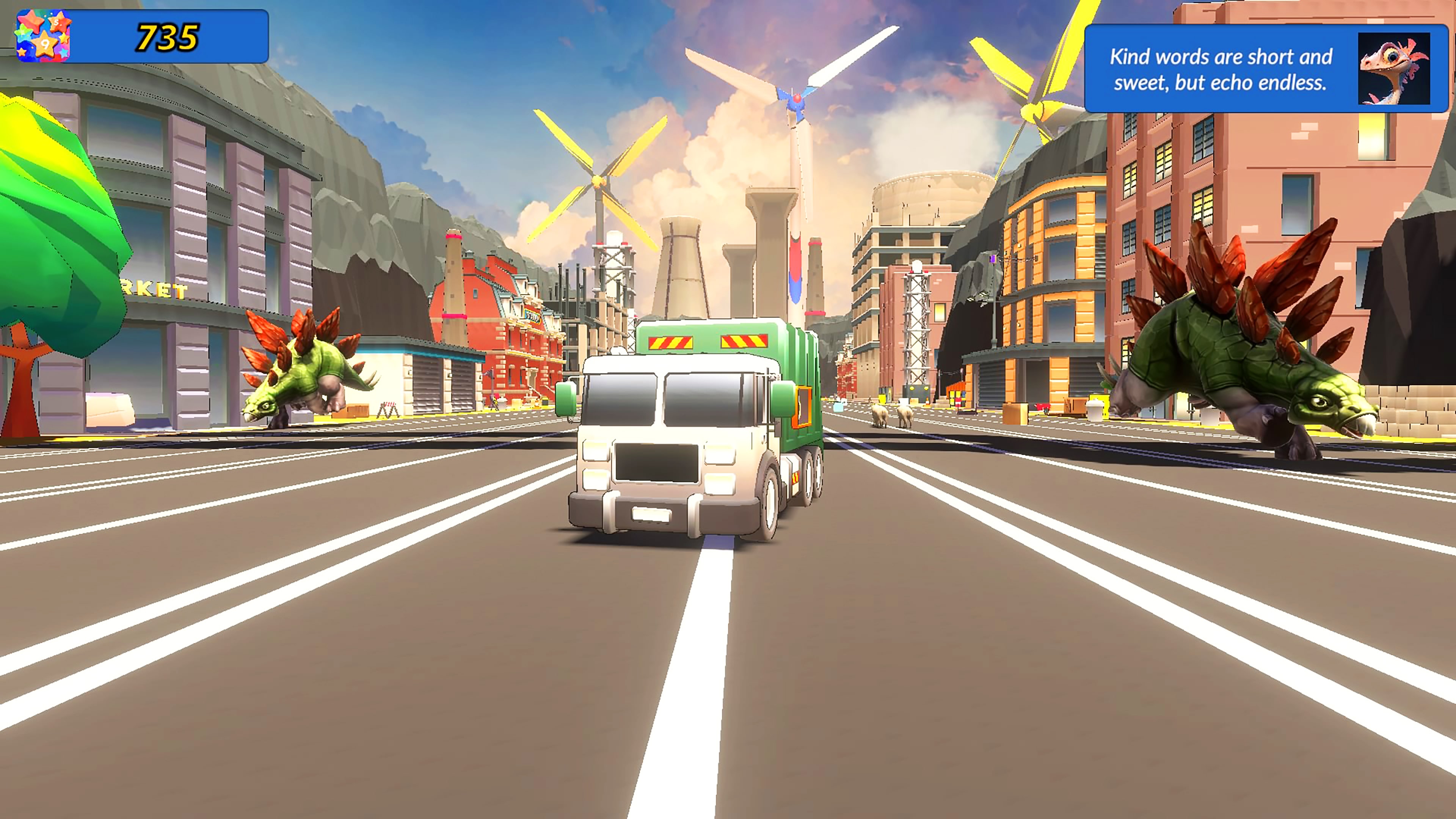Tap the "Kind words" message panel

click(1221, 69)
